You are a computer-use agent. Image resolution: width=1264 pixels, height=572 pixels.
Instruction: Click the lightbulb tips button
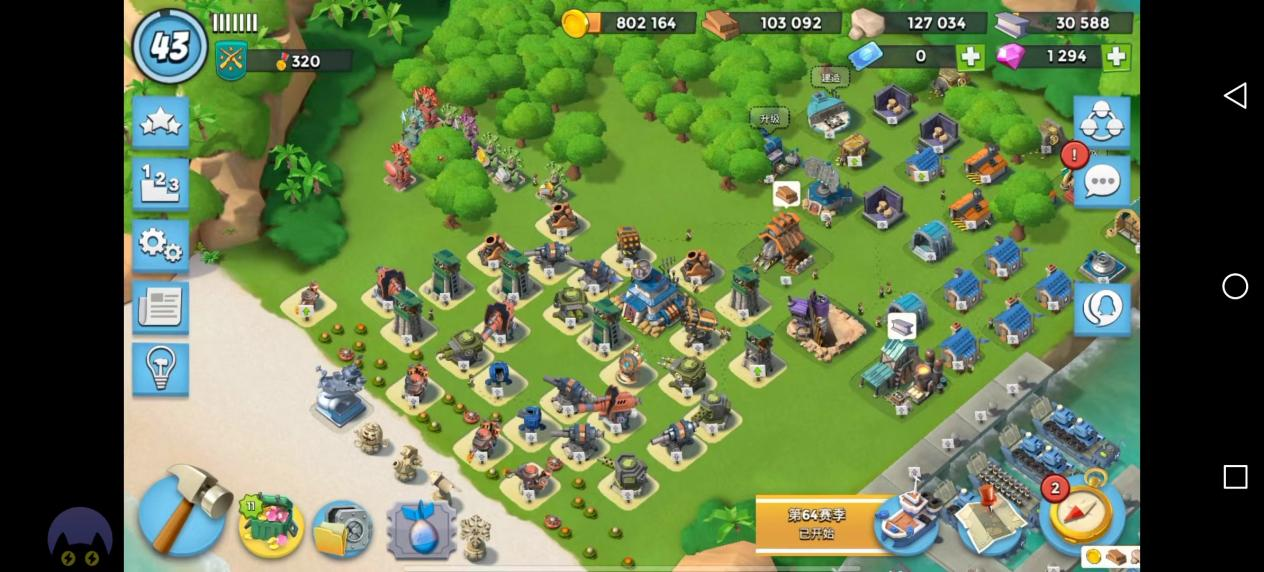(x=160, y=368)
